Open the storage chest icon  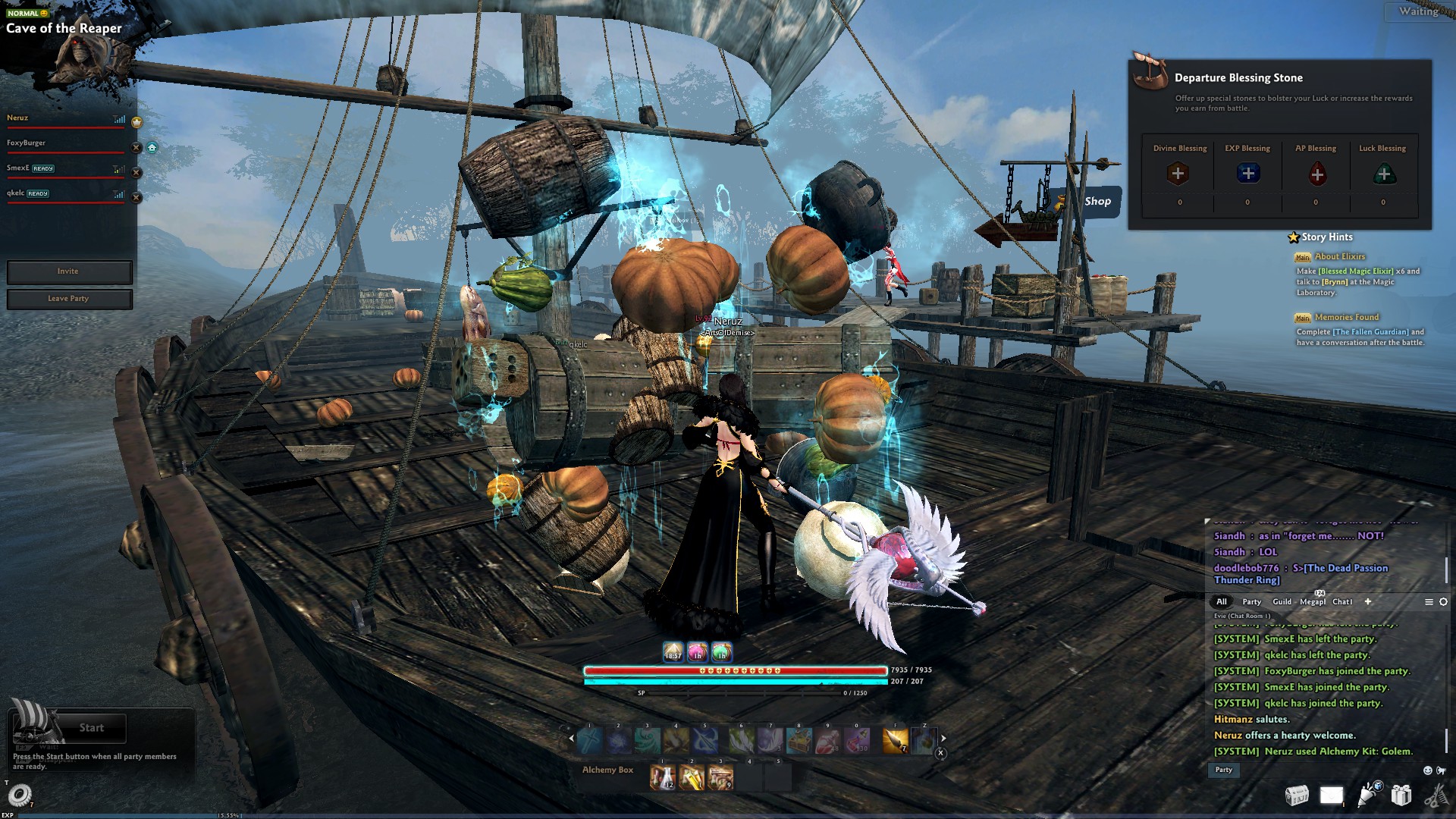[x=1298, y=795]
